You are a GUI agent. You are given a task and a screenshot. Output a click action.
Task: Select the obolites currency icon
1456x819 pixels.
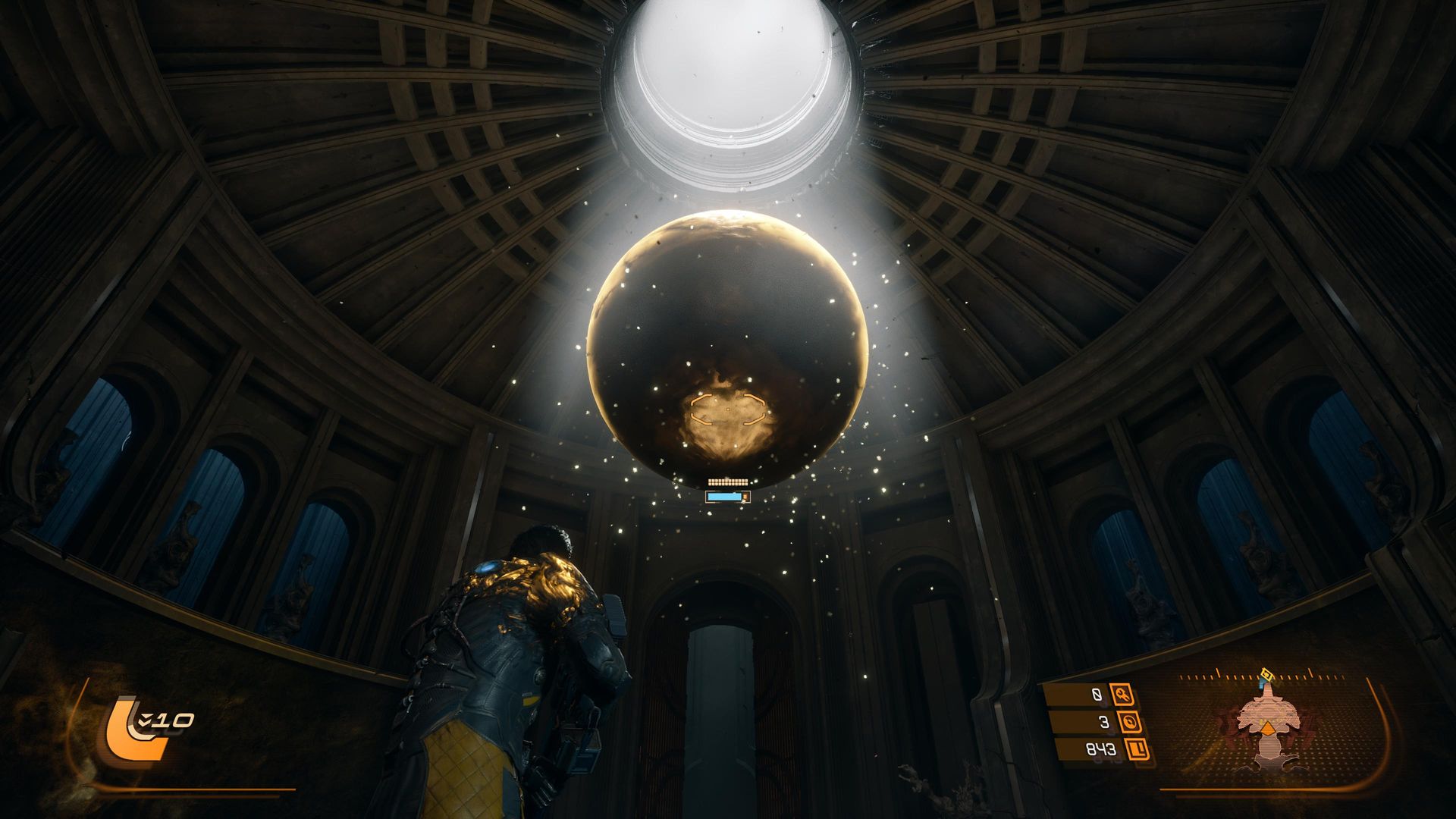(x=1137, y=750)
